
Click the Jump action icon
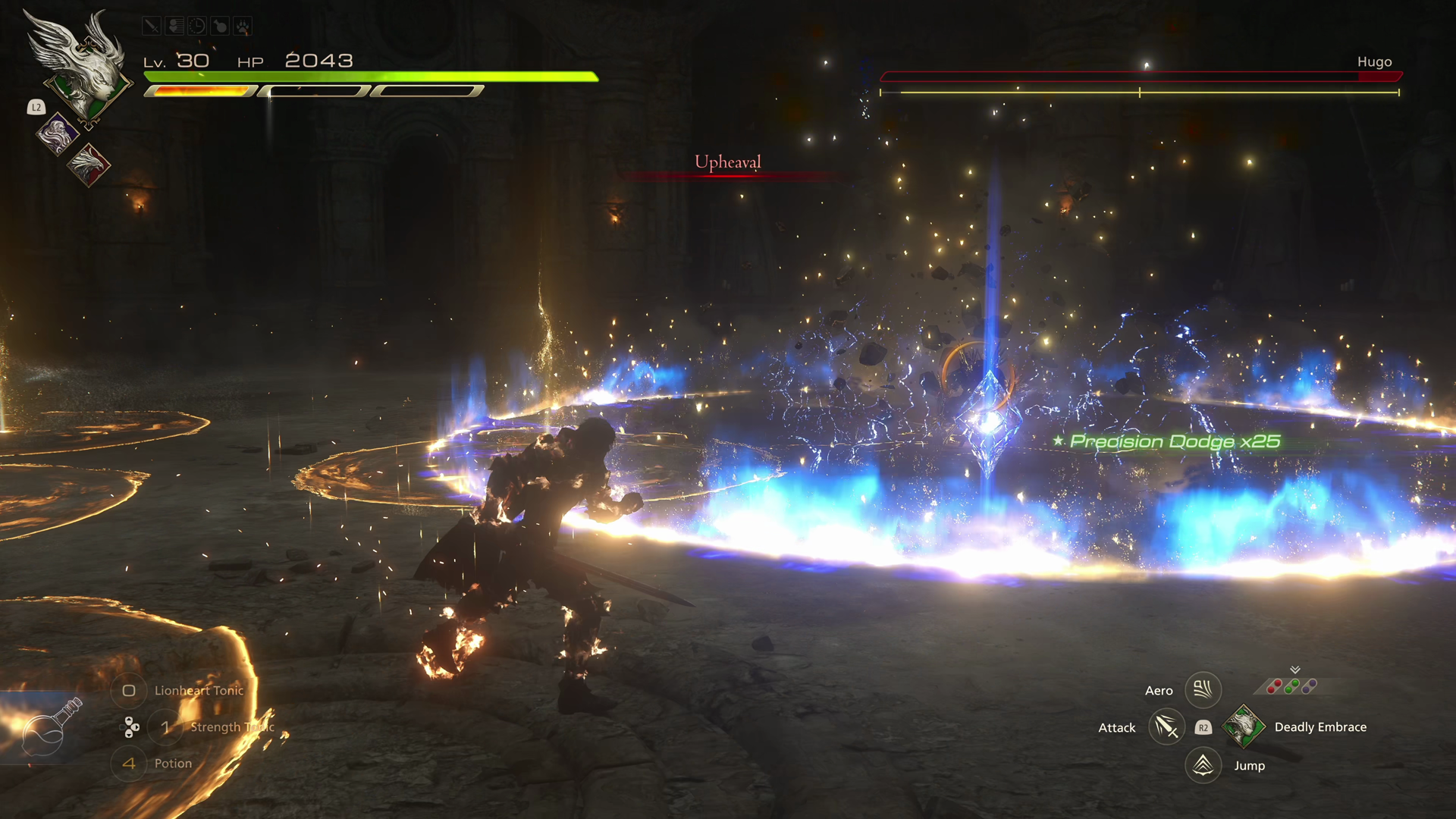tap(1203, 765)
